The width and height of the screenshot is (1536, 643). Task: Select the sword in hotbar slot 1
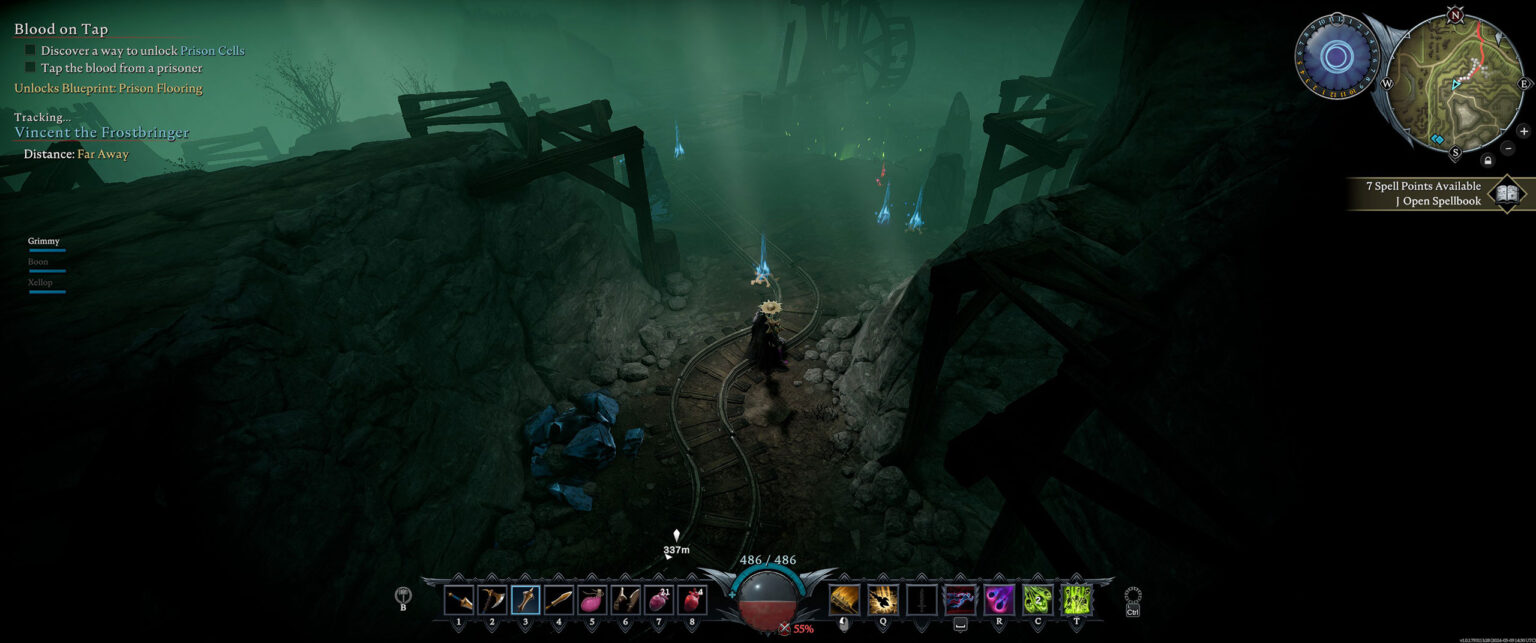pos(459,599)
